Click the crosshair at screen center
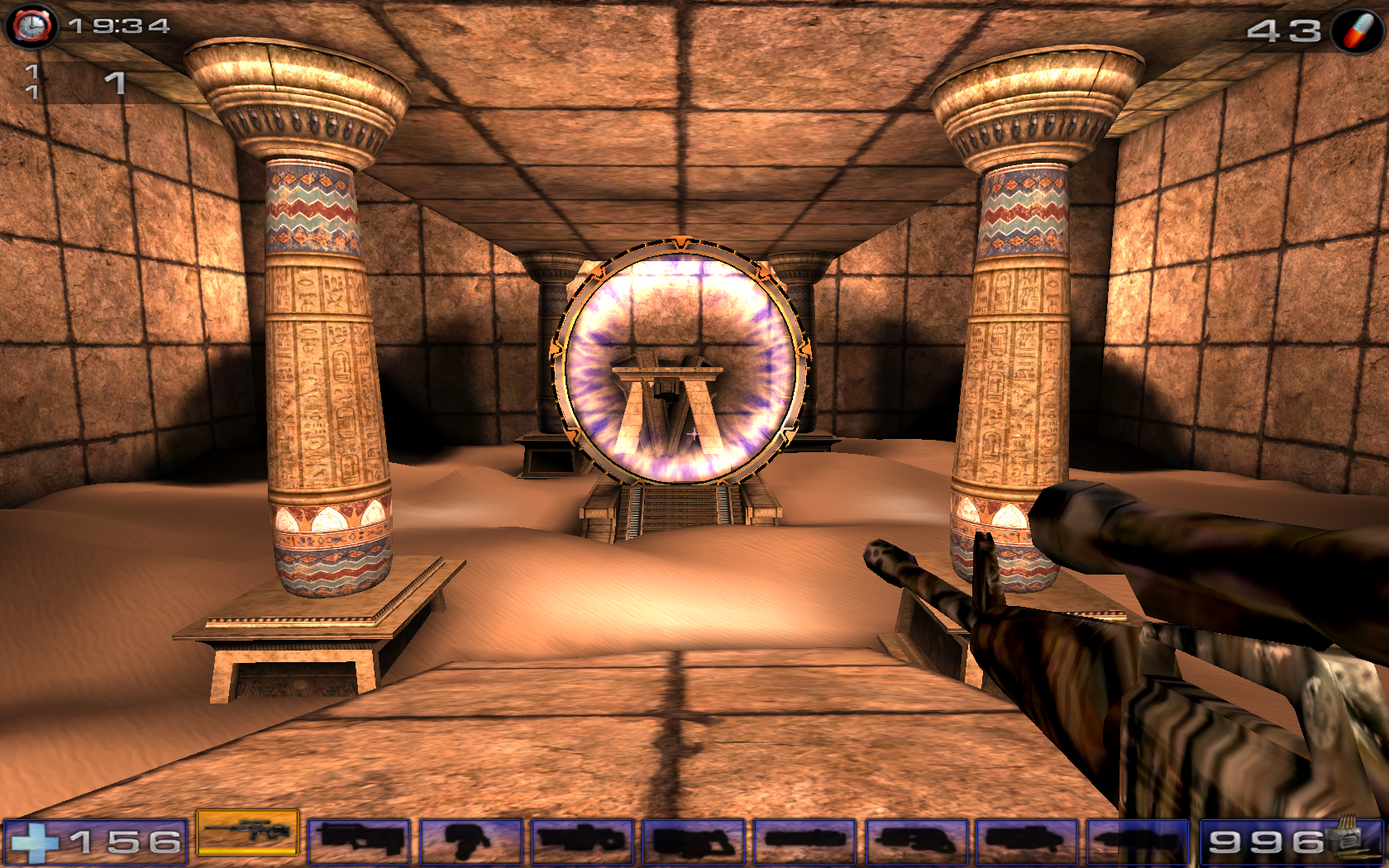 click(694, 434)
